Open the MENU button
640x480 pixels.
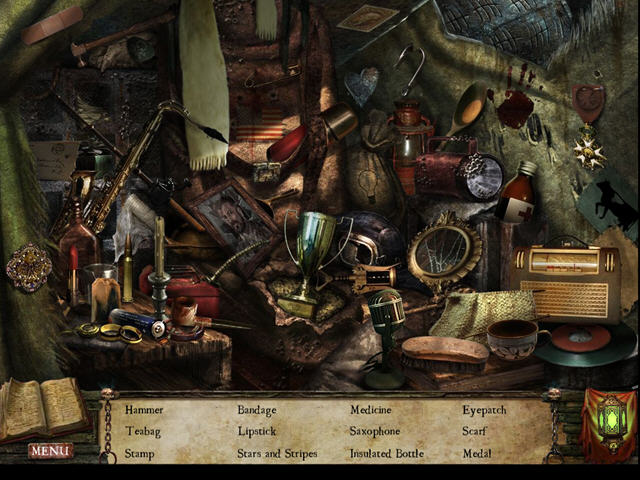[50, 451]
